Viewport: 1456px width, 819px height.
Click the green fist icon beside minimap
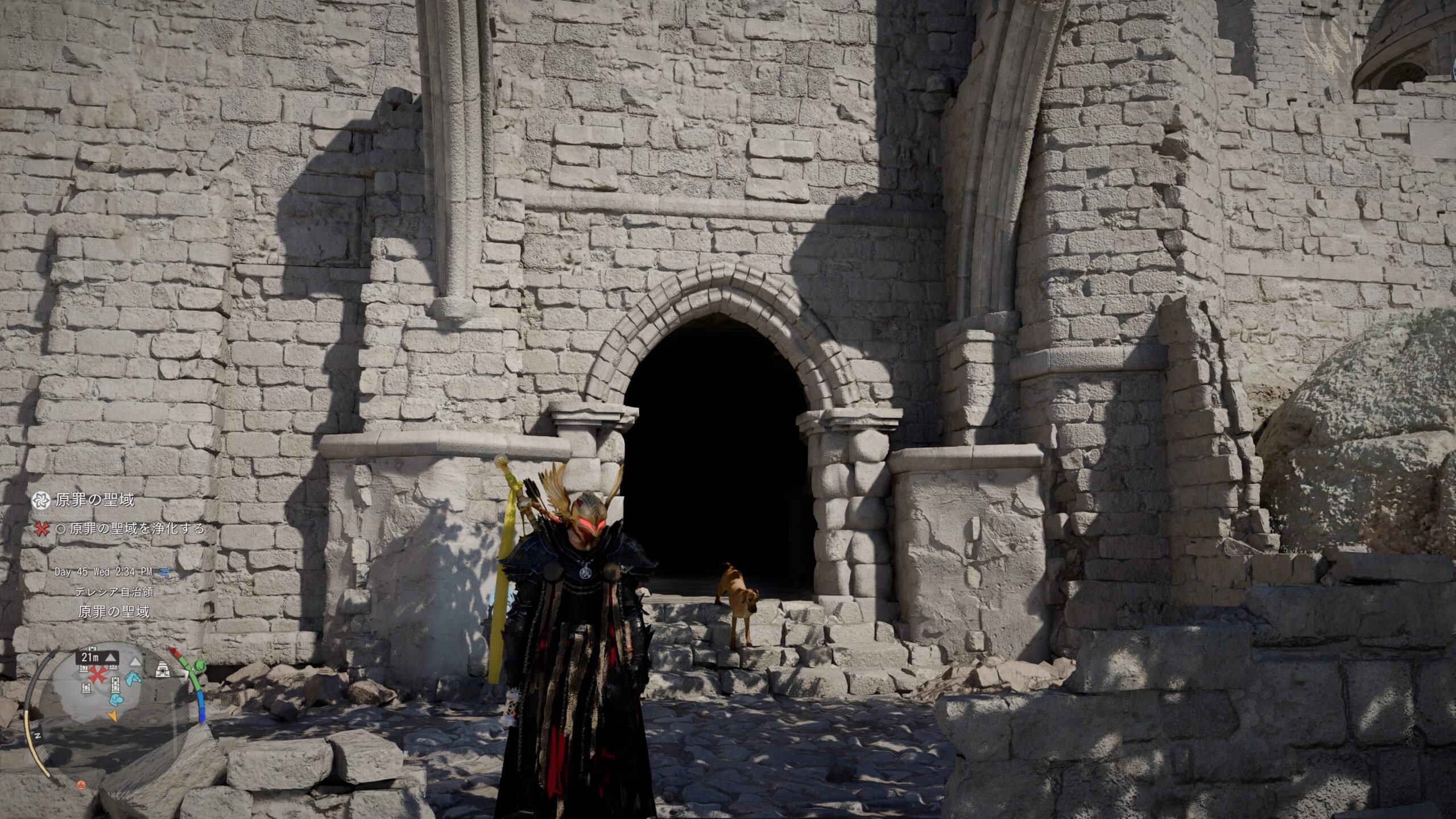point(199,664)
